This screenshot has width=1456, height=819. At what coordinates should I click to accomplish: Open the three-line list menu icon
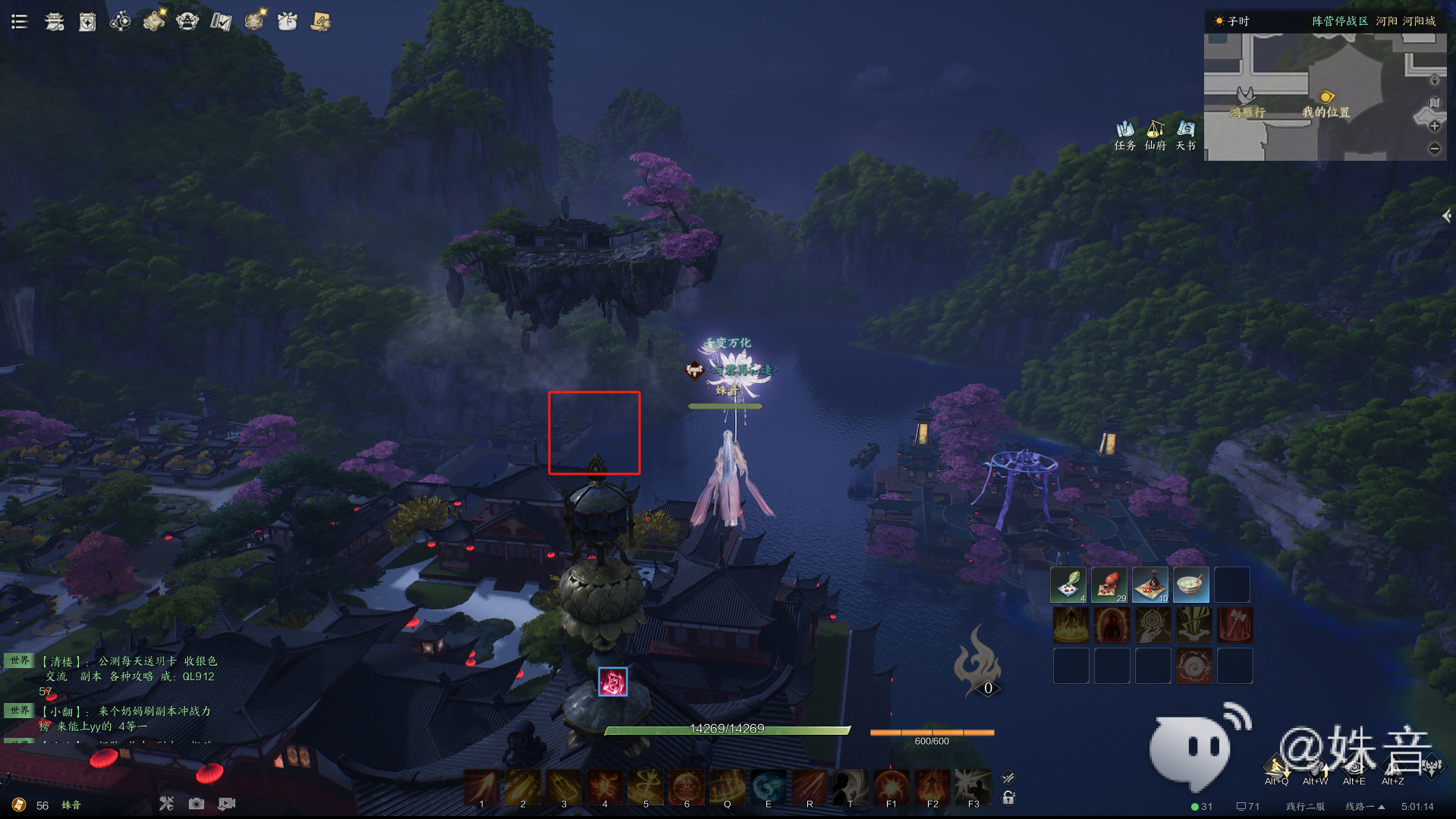point(20,21)
